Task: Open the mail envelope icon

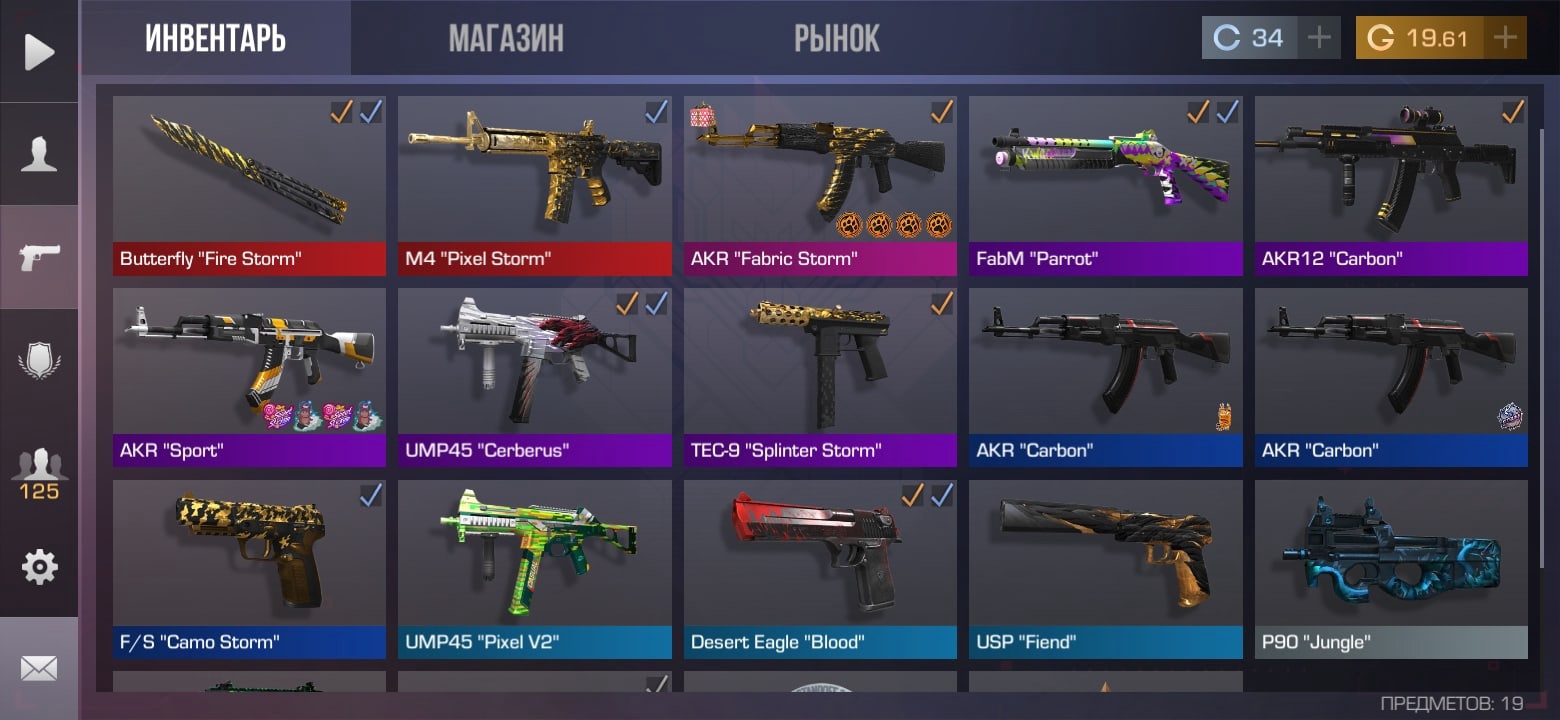Action: (x=39, y=668)
